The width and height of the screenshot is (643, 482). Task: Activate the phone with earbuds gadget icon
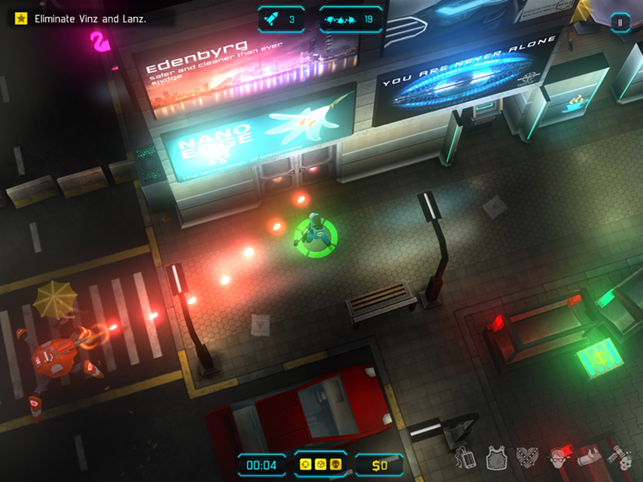point(465,459)
